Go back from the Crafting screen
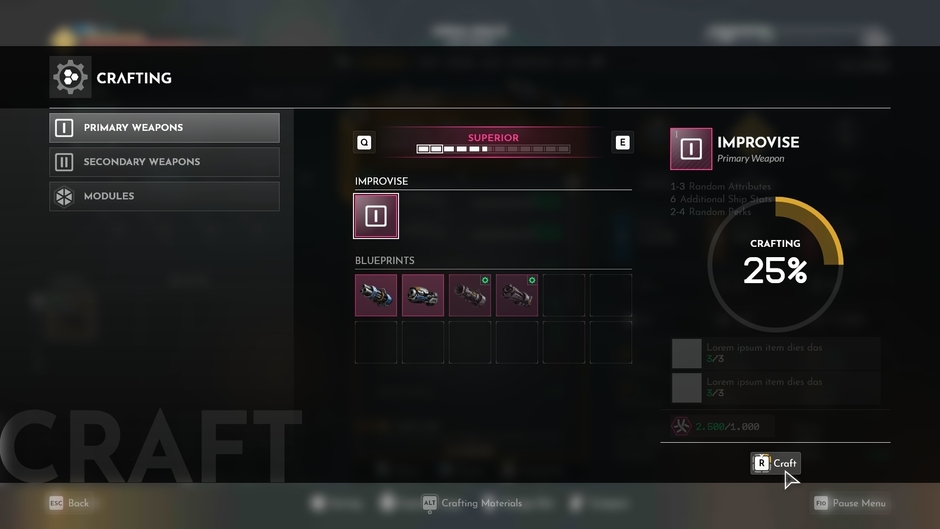940x529 pixels. (x=70, y=503)
